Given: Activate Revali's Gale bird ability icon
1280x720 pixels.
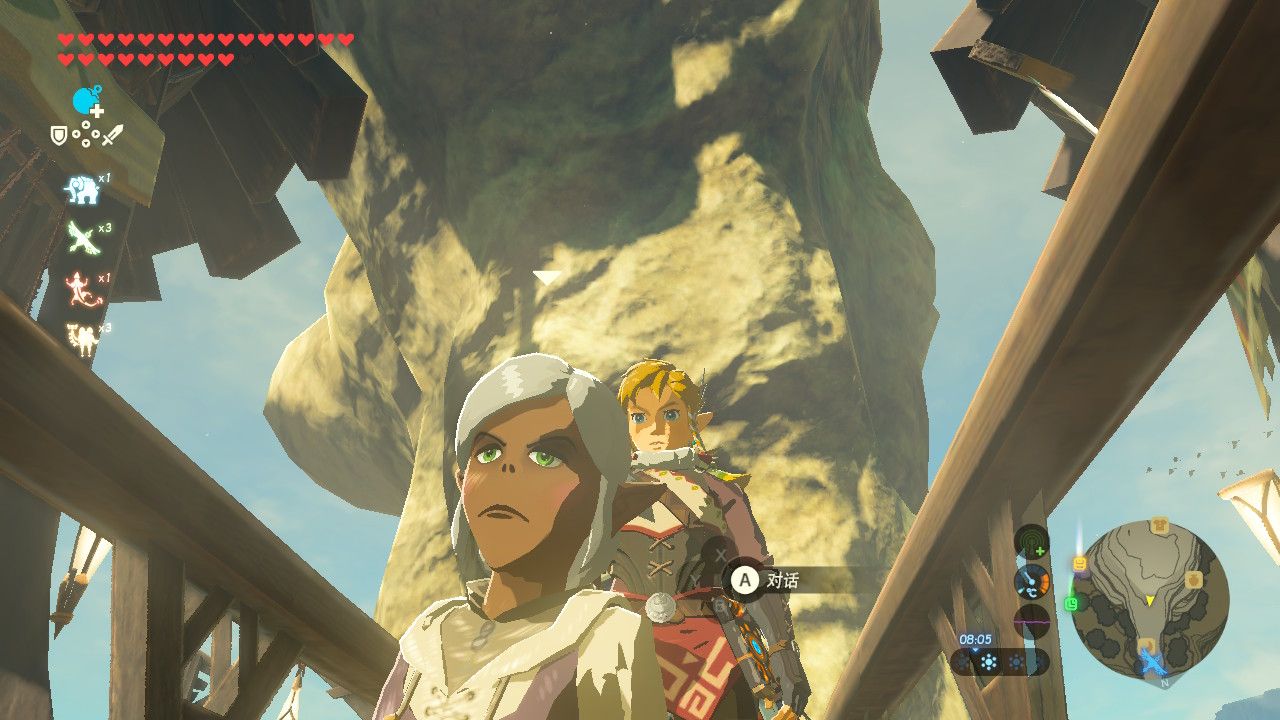Looking at the screenshot, I should [x=81, y=237].
